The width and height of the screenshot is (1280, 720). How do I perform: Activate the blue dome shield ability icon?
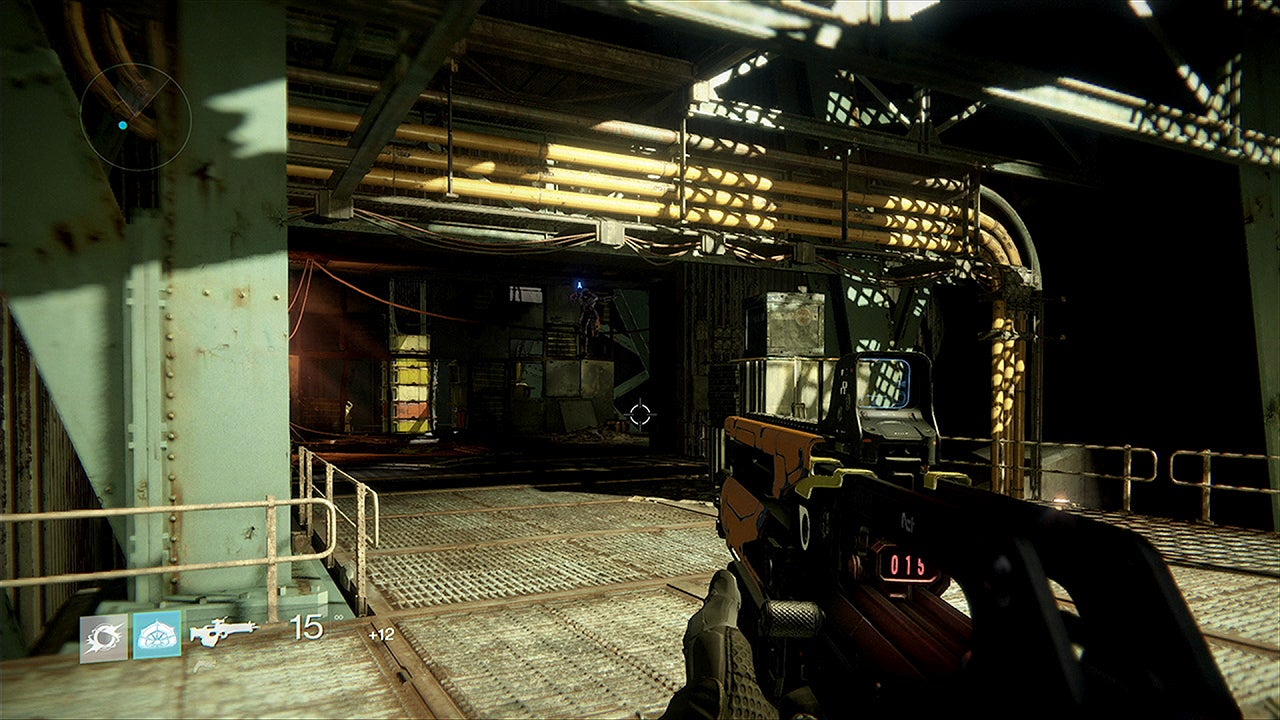(x=157, y=635)
